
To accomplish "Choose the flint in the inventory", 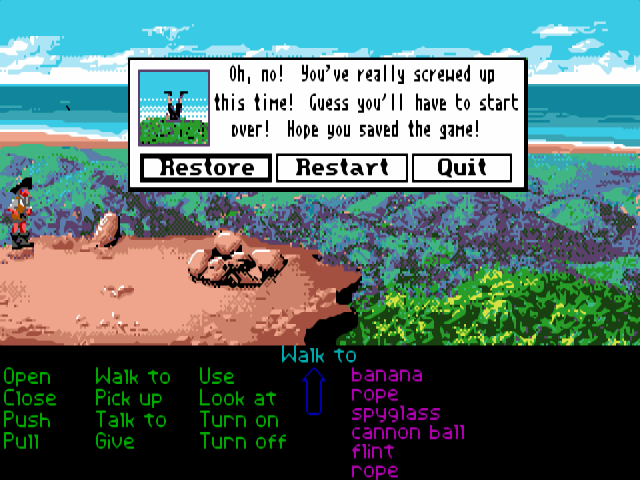I will click(373, 451).
